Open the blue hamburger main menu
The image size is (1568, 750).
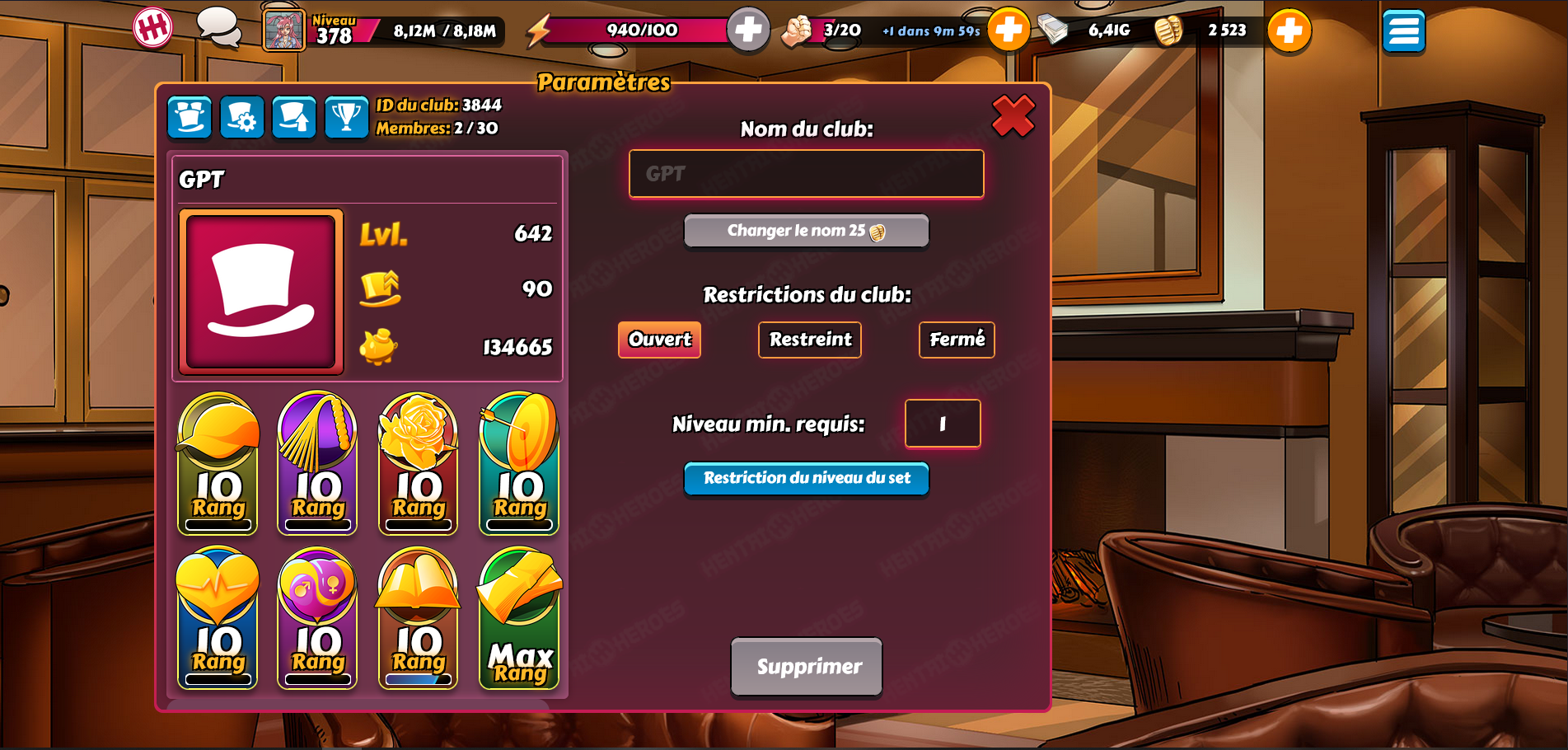tap(1403, 31)
